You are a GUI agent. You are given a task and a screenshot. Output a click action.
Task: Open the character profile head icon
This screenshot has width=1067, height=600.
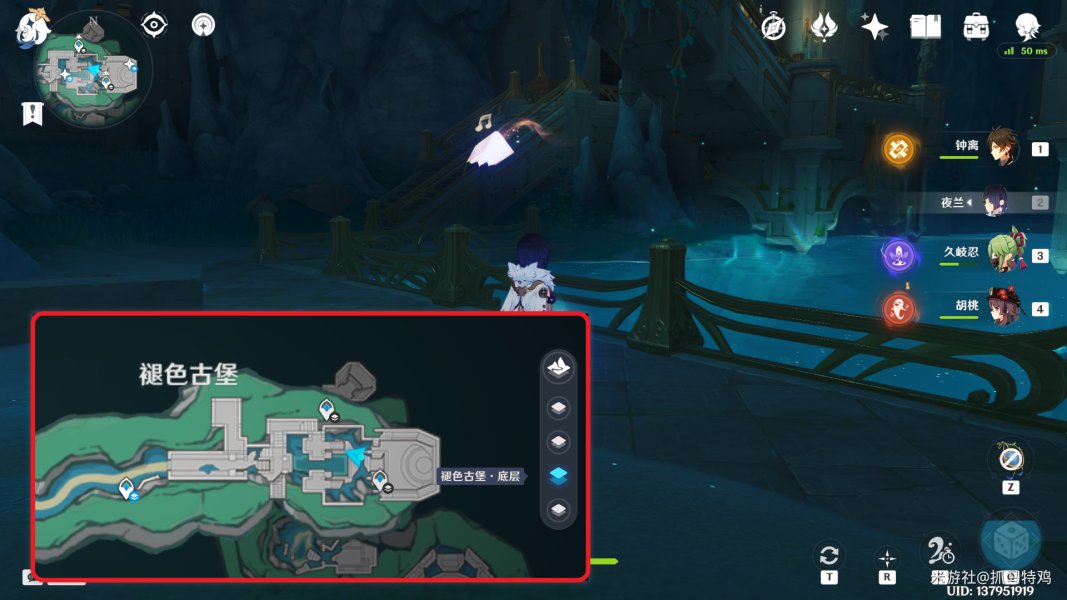[x=1027, y=27]
